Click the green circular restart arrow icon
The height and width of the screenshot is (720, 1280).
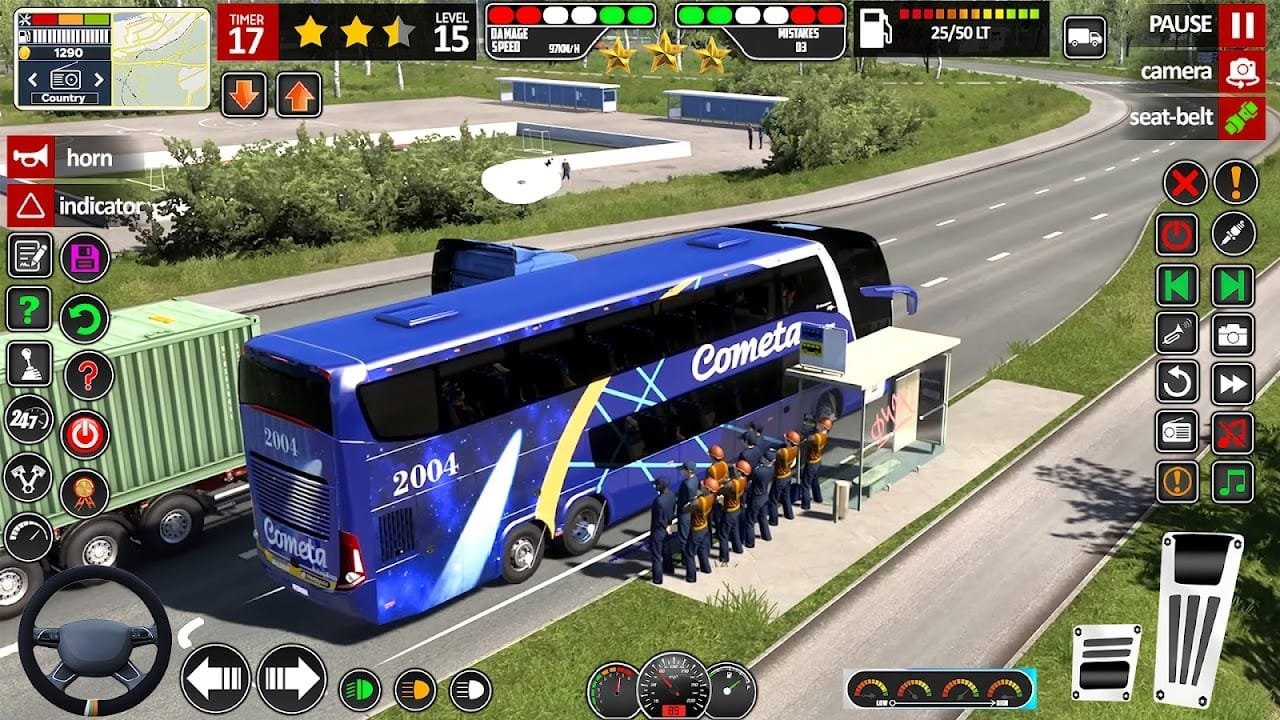(85, 319)
